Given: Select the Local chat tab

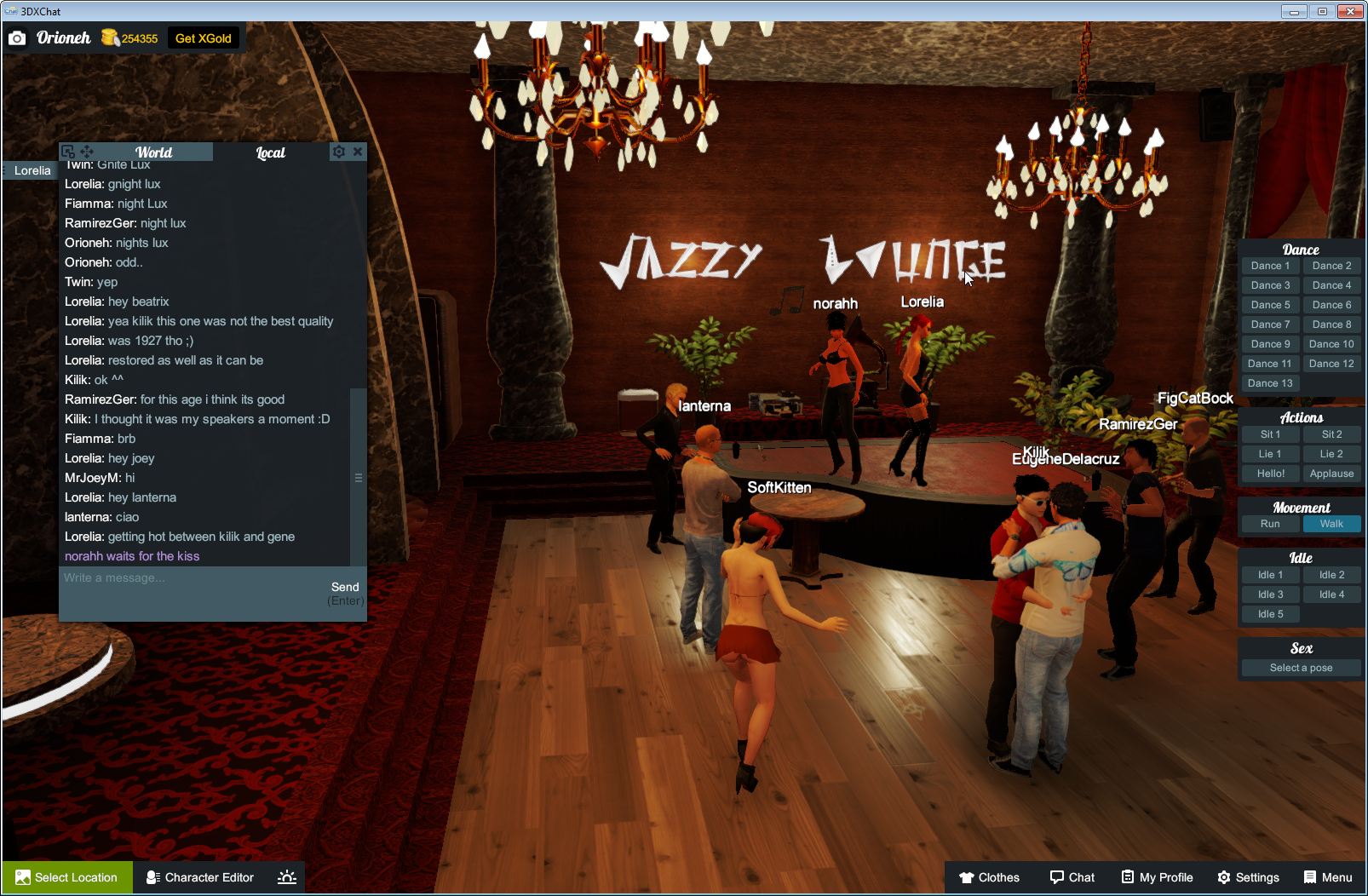Looking at the screenshot, I should tap(269, 152).
